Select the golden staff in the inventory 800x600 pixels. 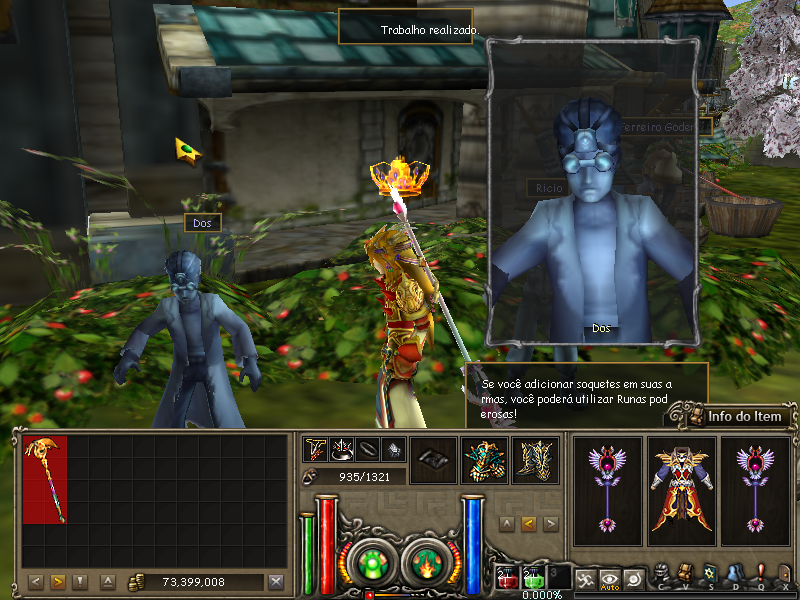point(45,478)
